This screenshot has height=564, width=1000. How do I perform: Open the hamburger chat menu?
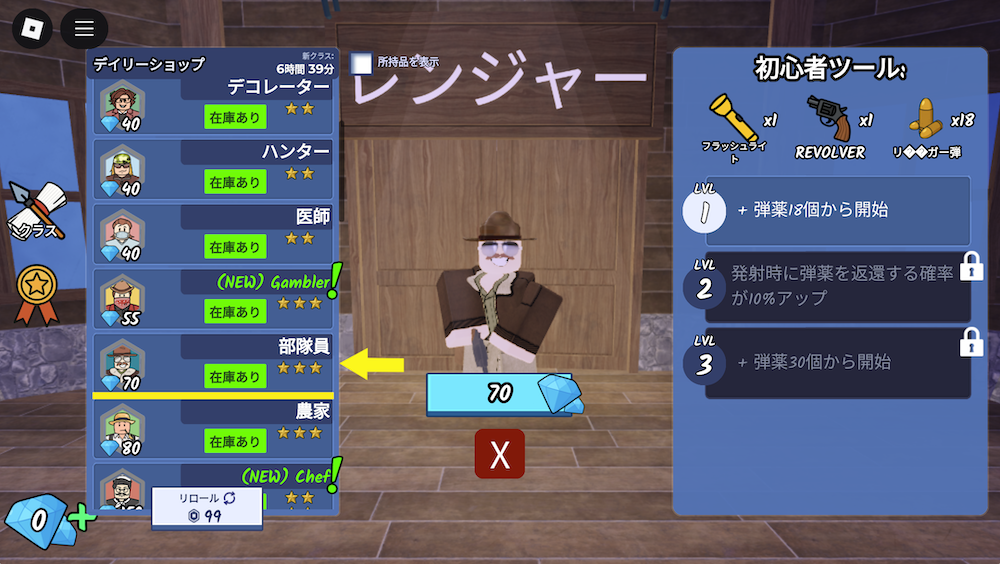tap(84, 28)
